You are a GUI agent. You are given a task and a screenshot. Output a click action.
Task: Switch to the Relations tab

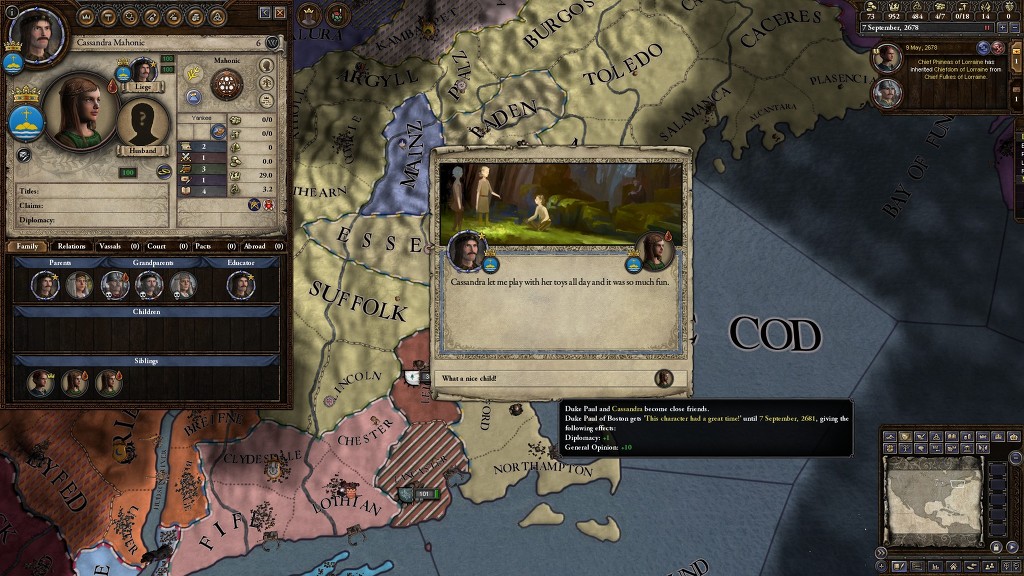click(71, 245)
